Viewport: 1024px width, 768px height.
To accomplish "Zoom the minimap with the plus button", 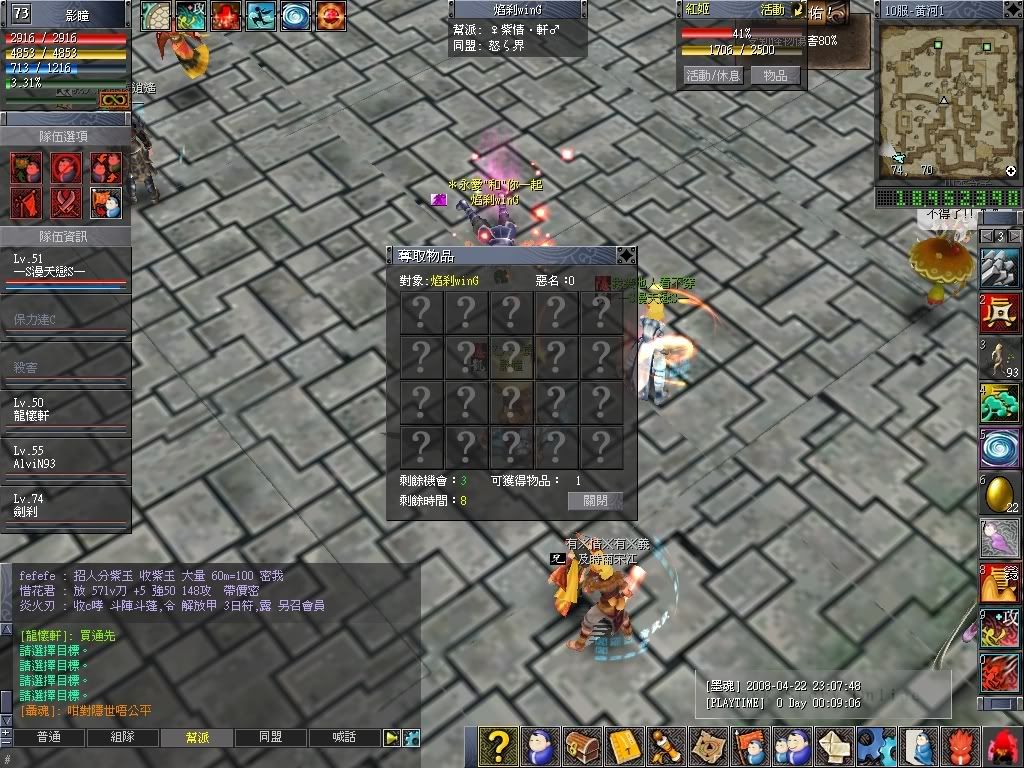I will click(1011, 171).
